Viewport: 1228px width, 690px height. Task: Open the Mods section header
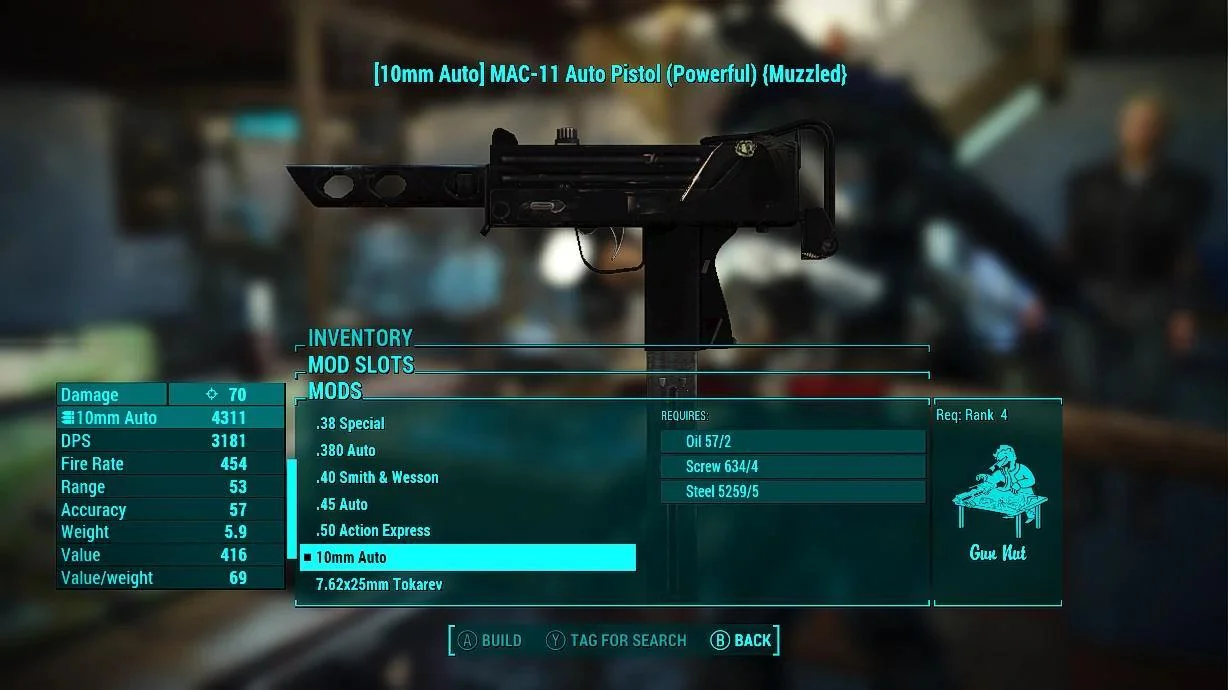click(x=335, y=391)
